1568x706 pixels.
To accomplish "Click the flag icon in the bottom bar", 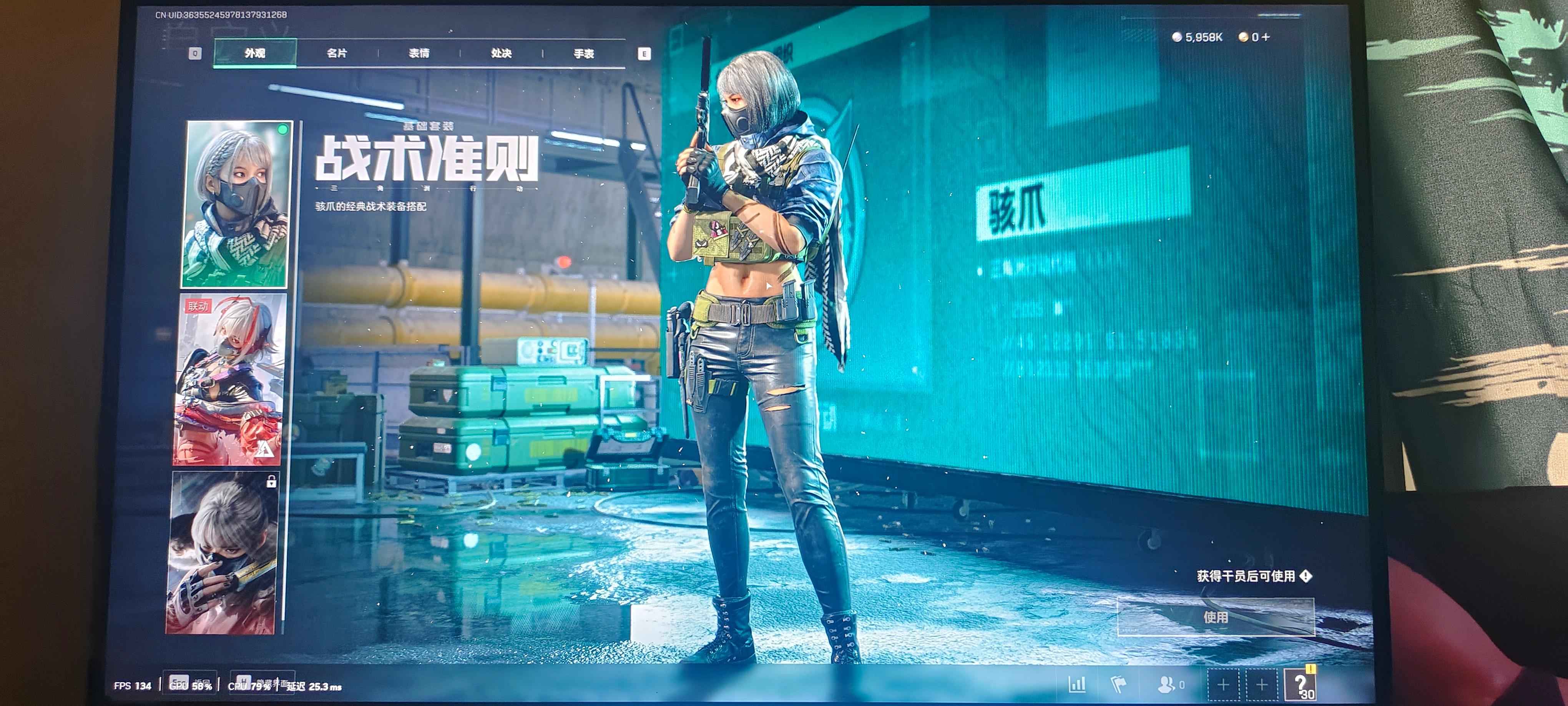I will coord(1120,685).
